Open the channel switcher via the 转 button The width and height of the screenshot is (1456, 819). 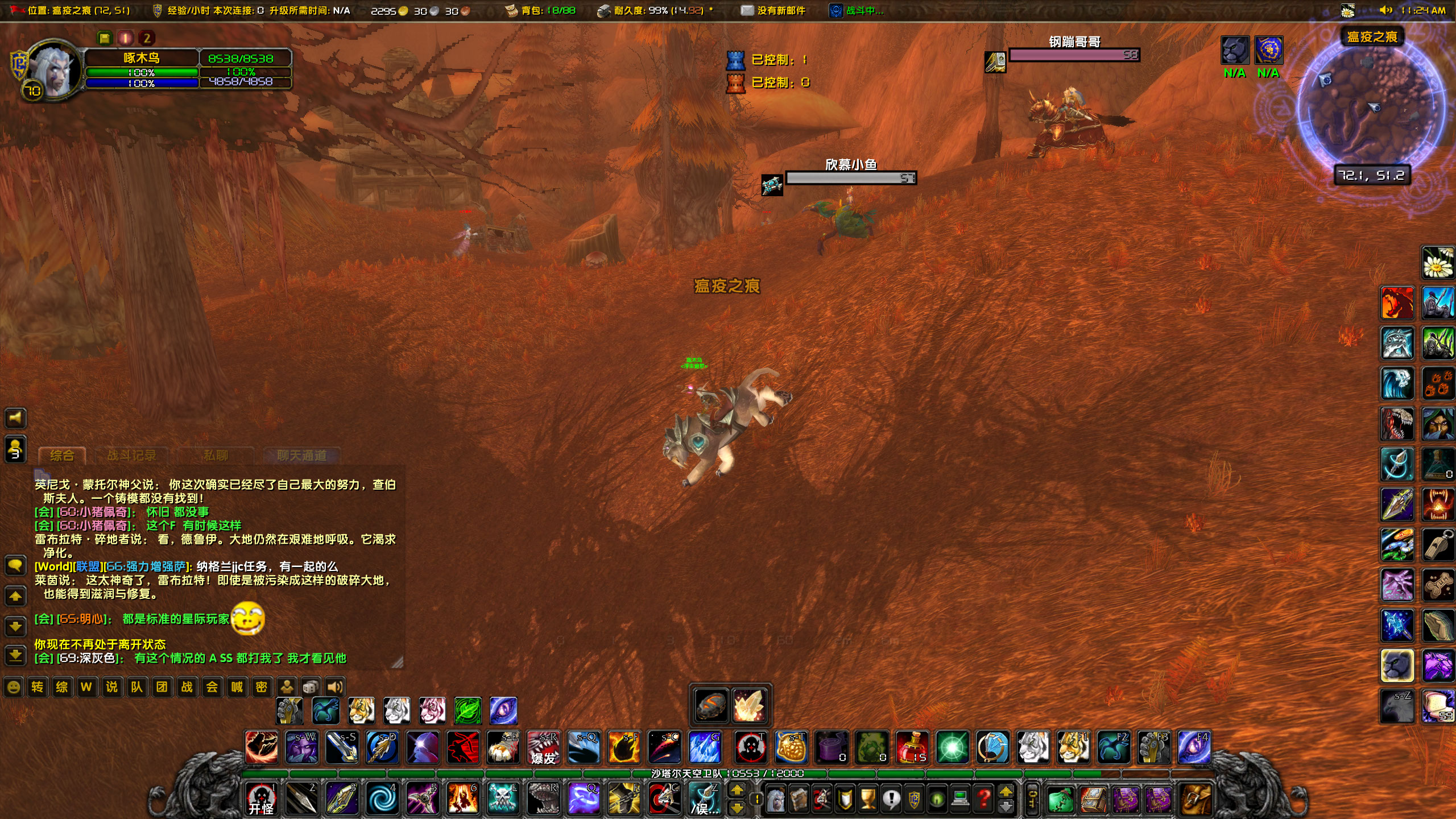pyautogui.click(x=36, y=687)
